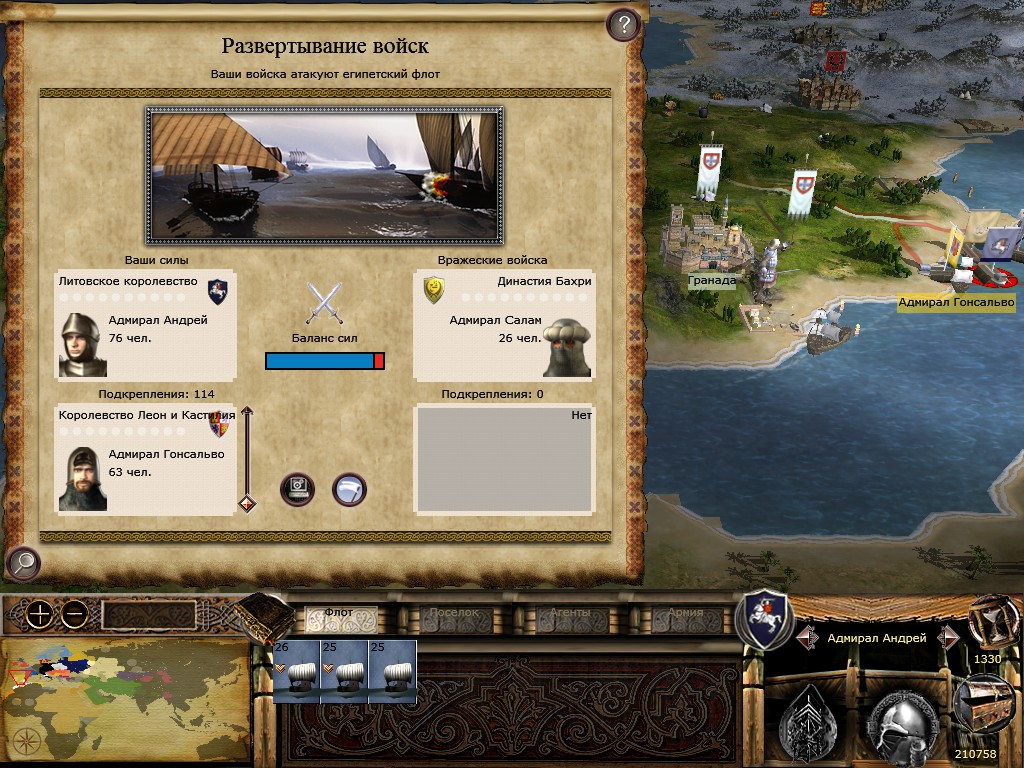1024x768 pixels.
Task: Select Admiral Andrey's portrait in your forces
Action: point(82,345)
